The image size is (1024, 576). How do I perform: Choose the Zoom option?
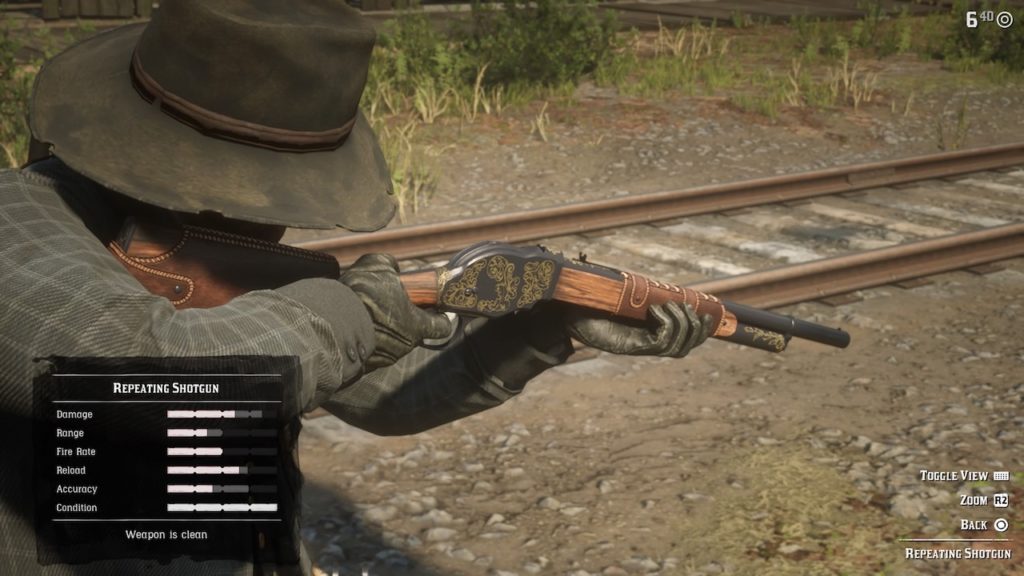(983, 500)
